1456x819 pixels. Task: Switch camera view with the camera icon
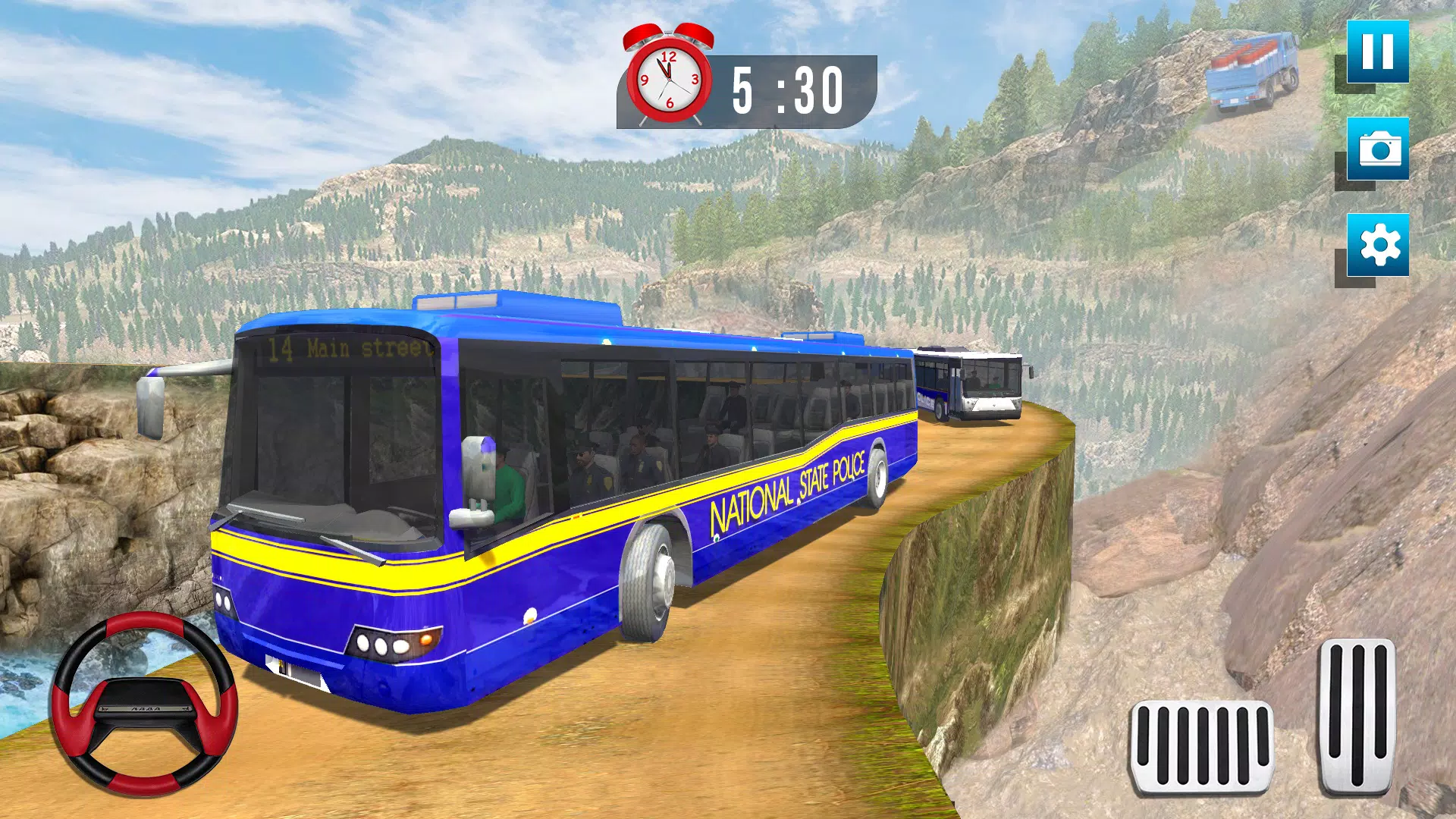tap(1377, 149)
